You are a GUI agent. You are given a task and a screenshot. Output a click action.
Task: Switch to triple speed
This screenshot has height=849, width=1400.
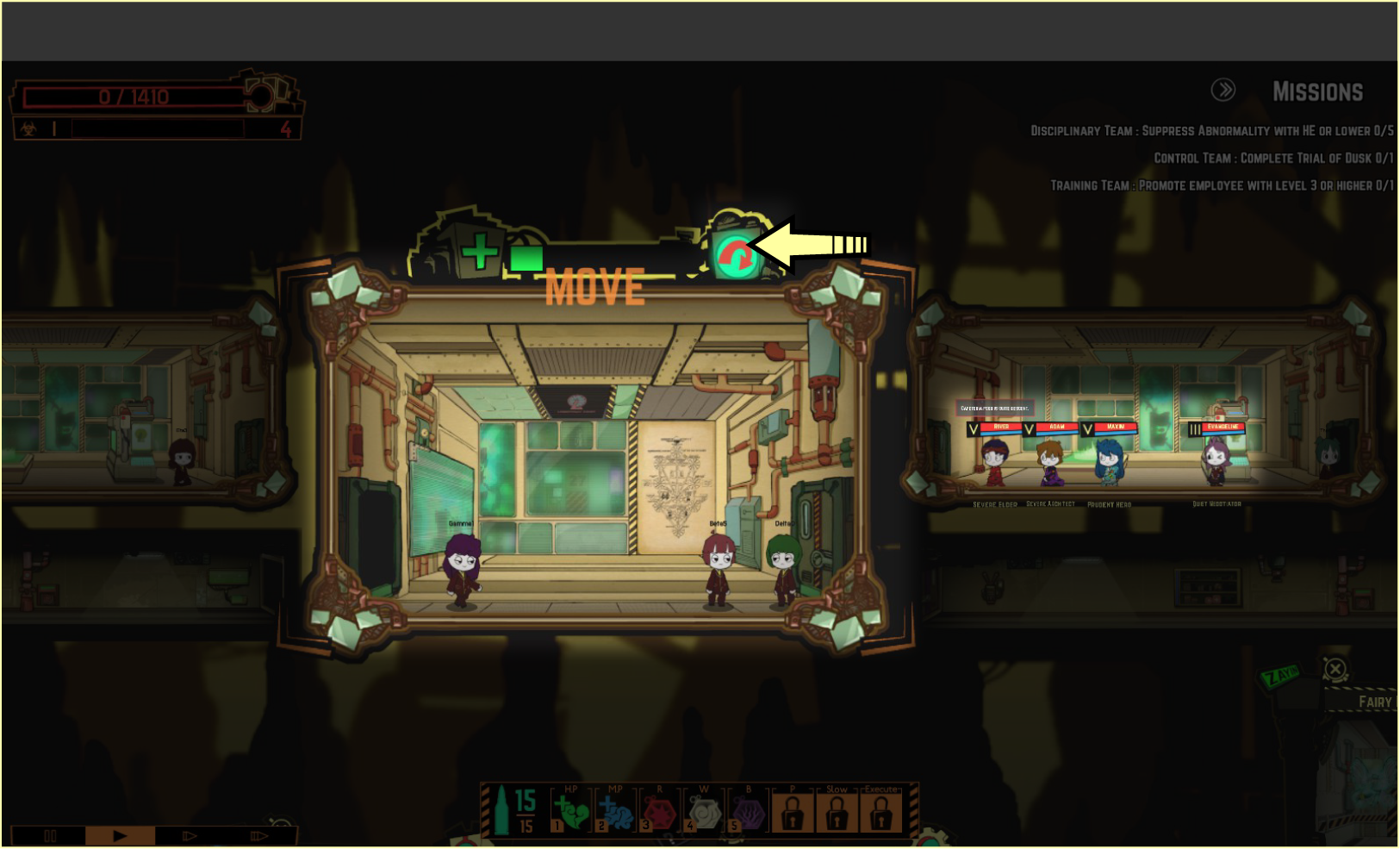coord(258,836)
